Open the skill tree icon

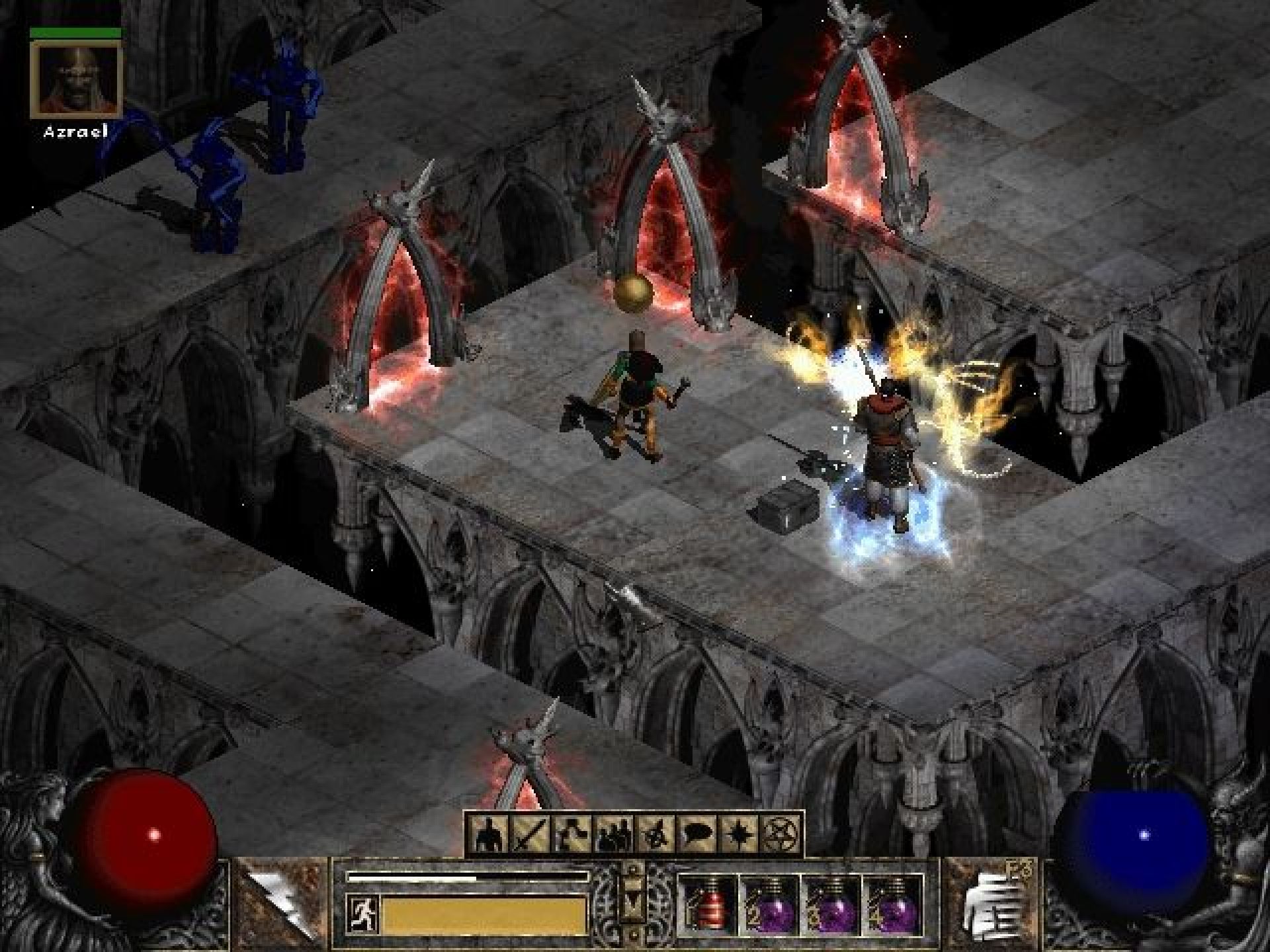pyautogui.click(x=573, y=833)
